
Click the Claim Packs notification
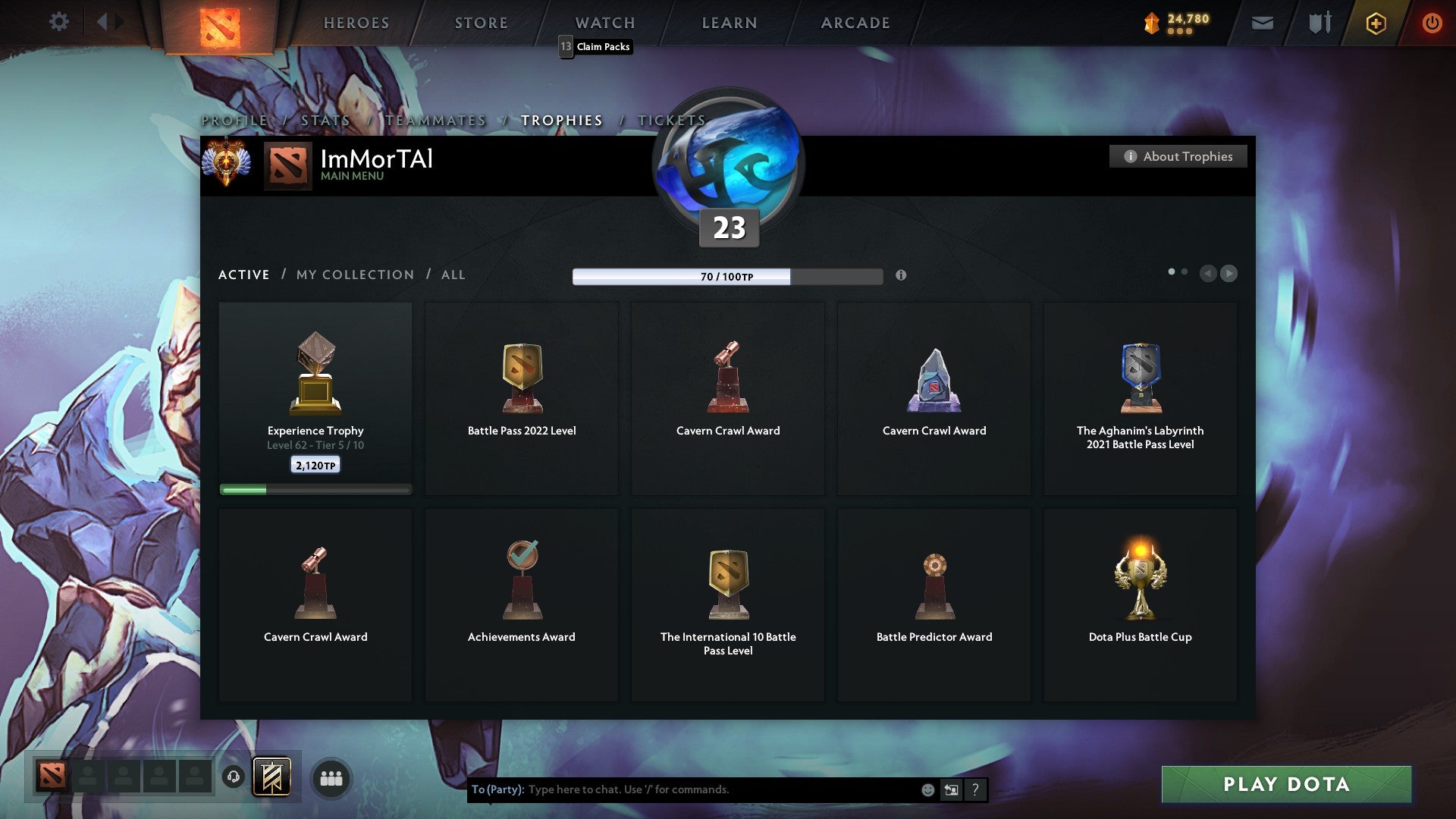coord(596,46)
